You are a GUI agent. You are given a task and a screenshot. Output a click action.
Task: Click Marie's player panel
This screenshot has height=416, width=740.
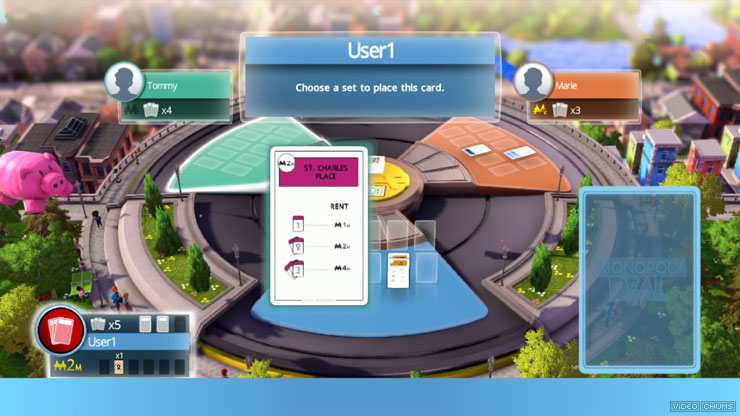click(x=578, y=93)
